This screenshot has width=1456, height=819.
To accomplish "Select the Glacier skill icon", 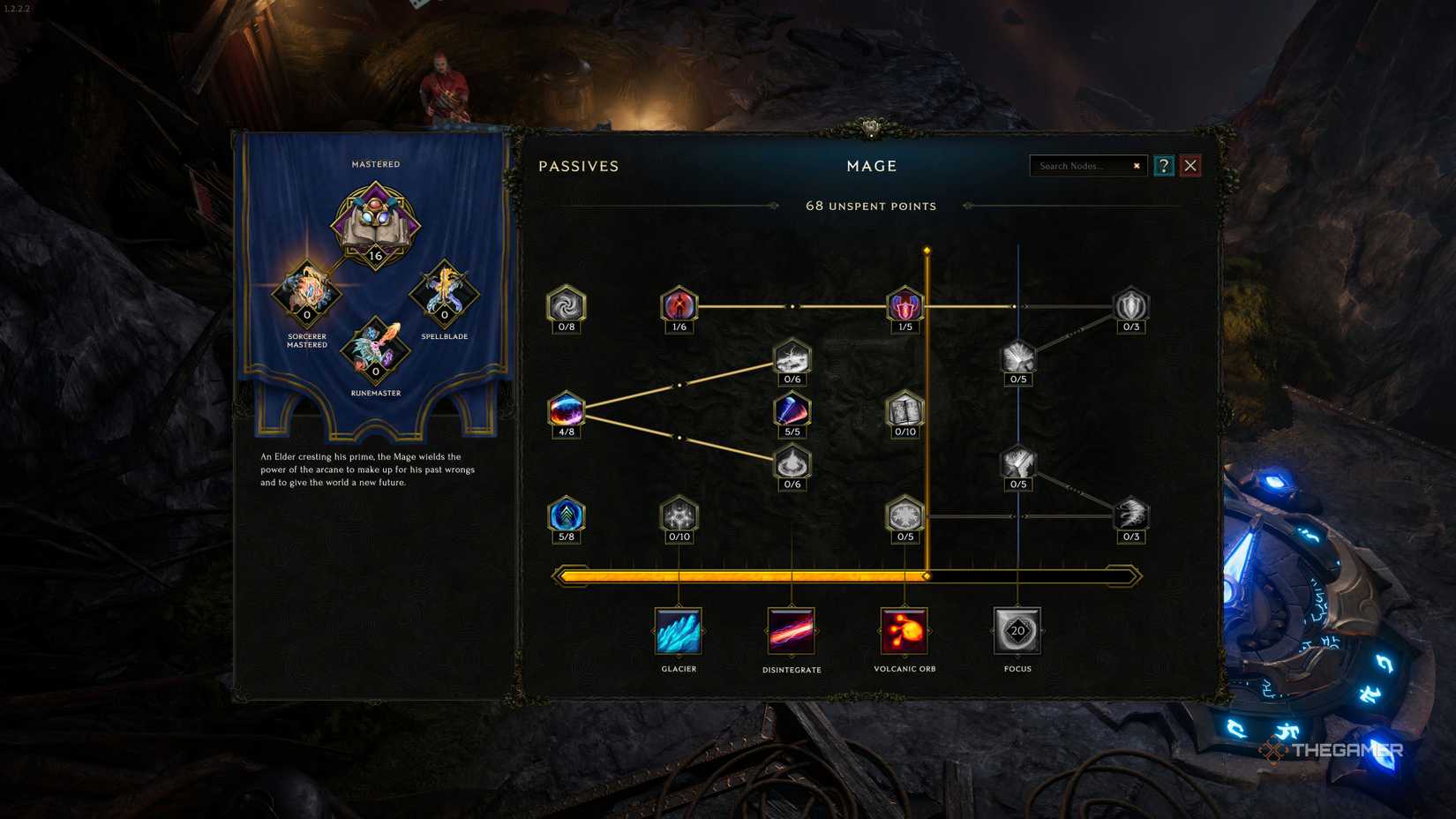I will coord(678,630).
